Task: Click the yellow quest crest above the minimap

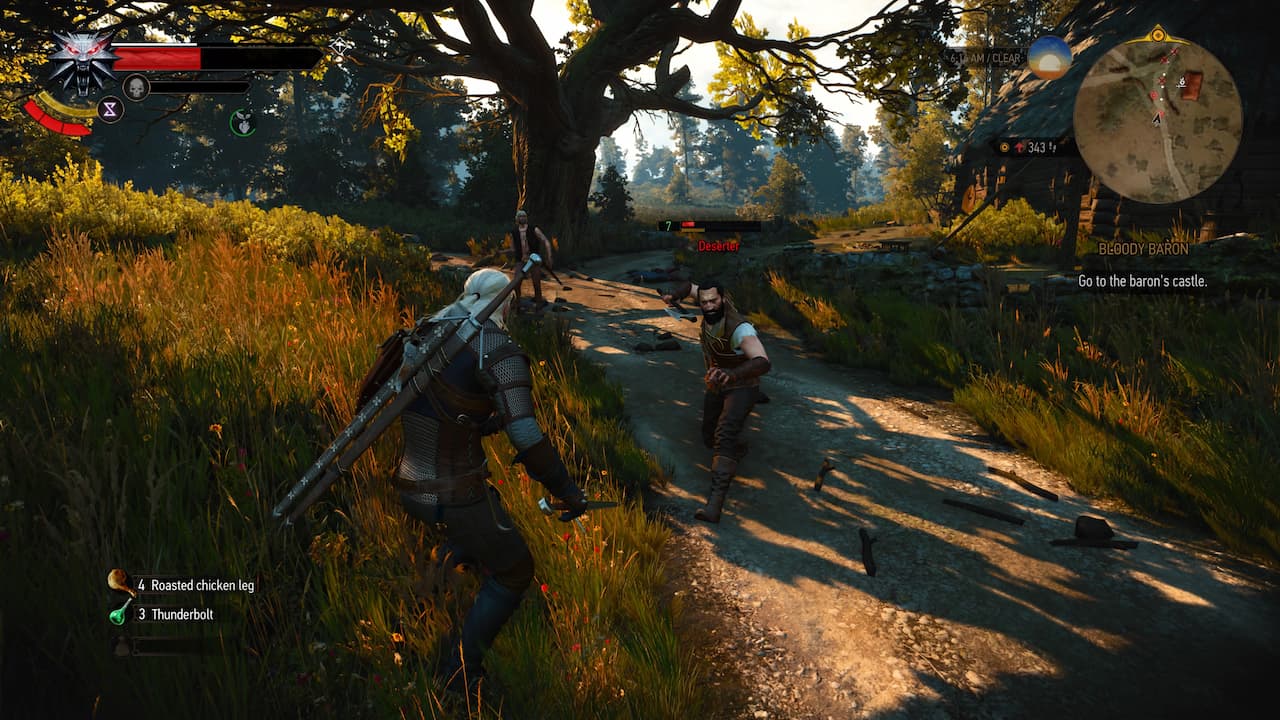Action: [x=1158, y=35]
